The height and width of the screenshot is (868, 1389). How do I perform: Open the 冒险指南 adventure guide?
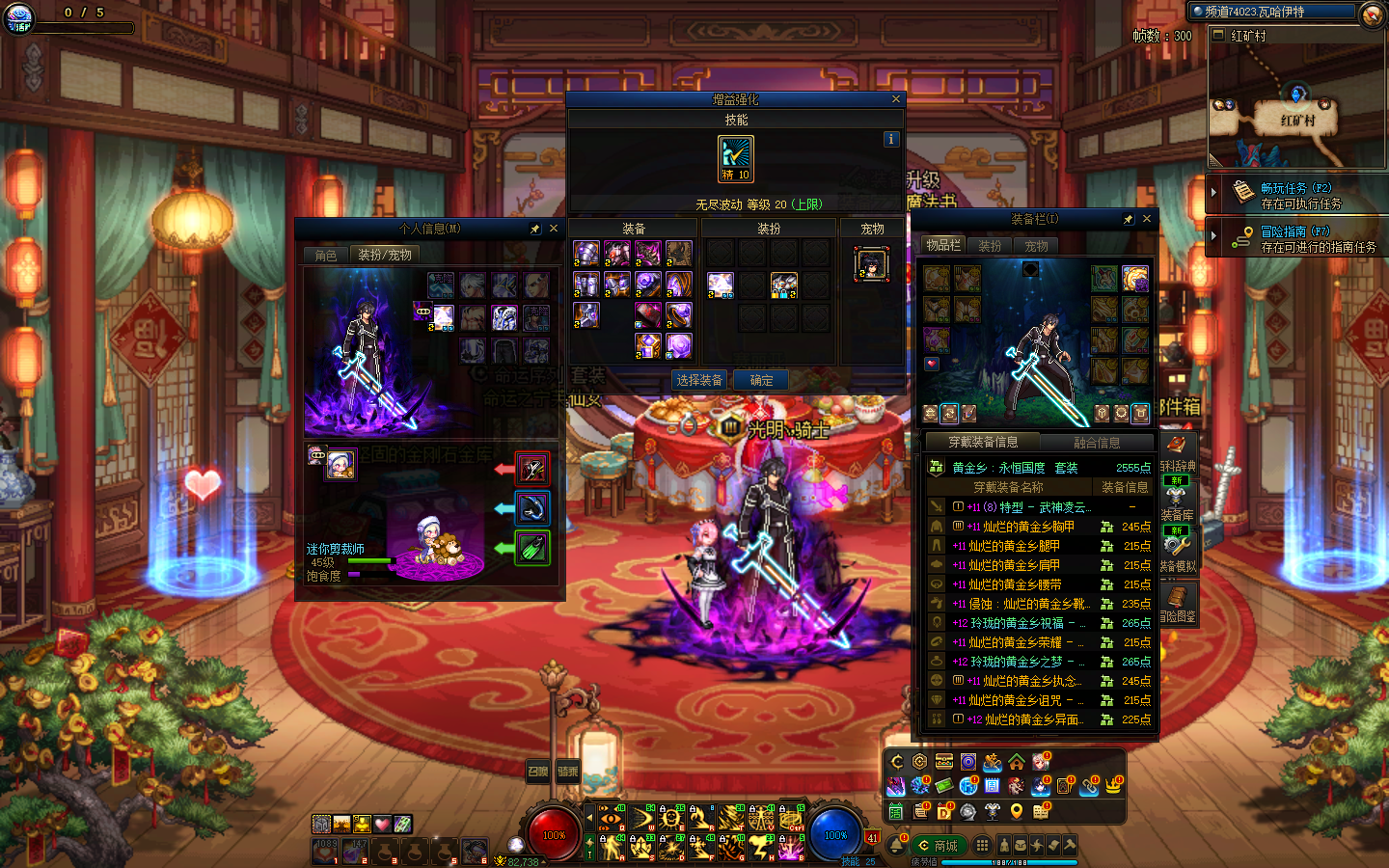1295,238
